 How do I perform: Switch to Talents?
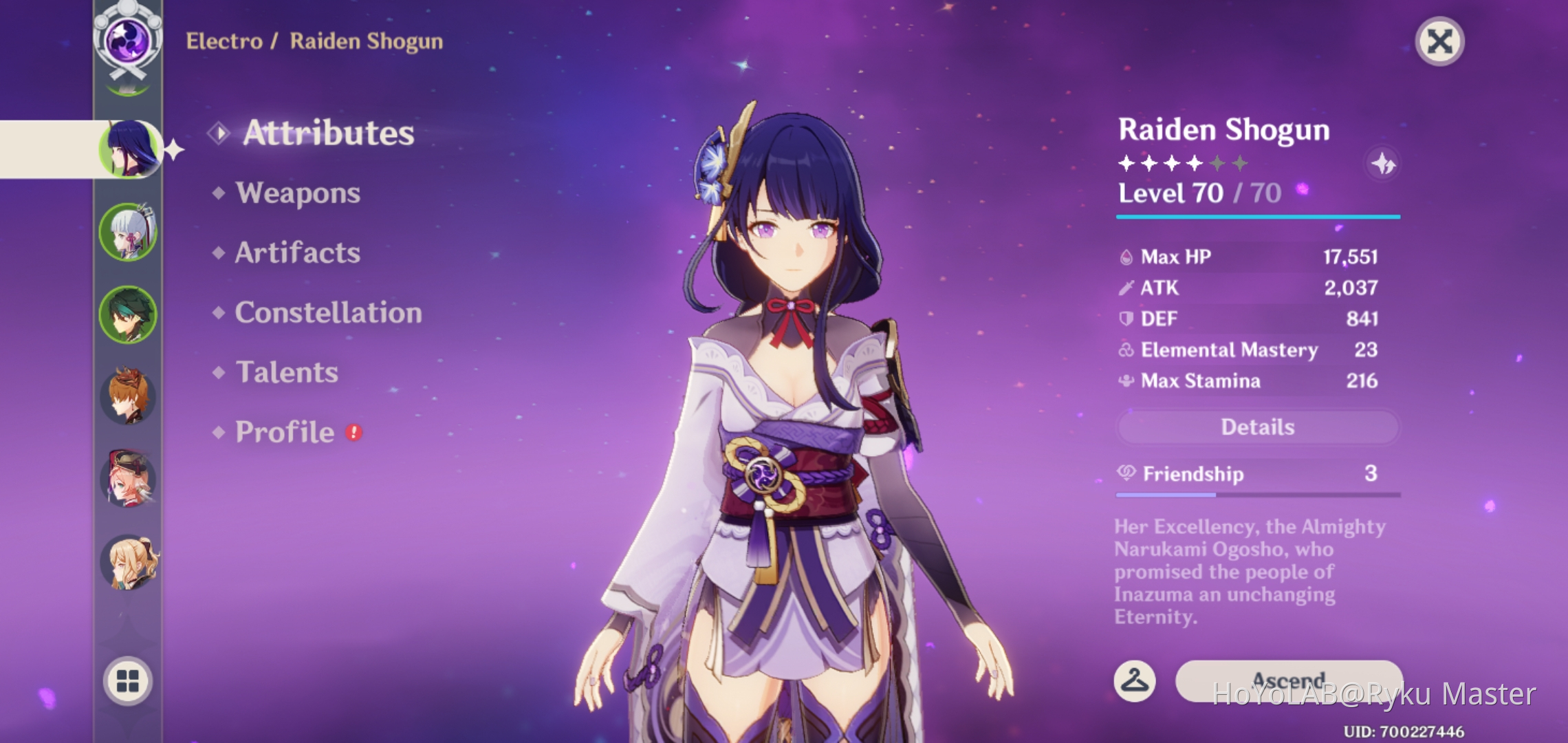click(287, 373)
